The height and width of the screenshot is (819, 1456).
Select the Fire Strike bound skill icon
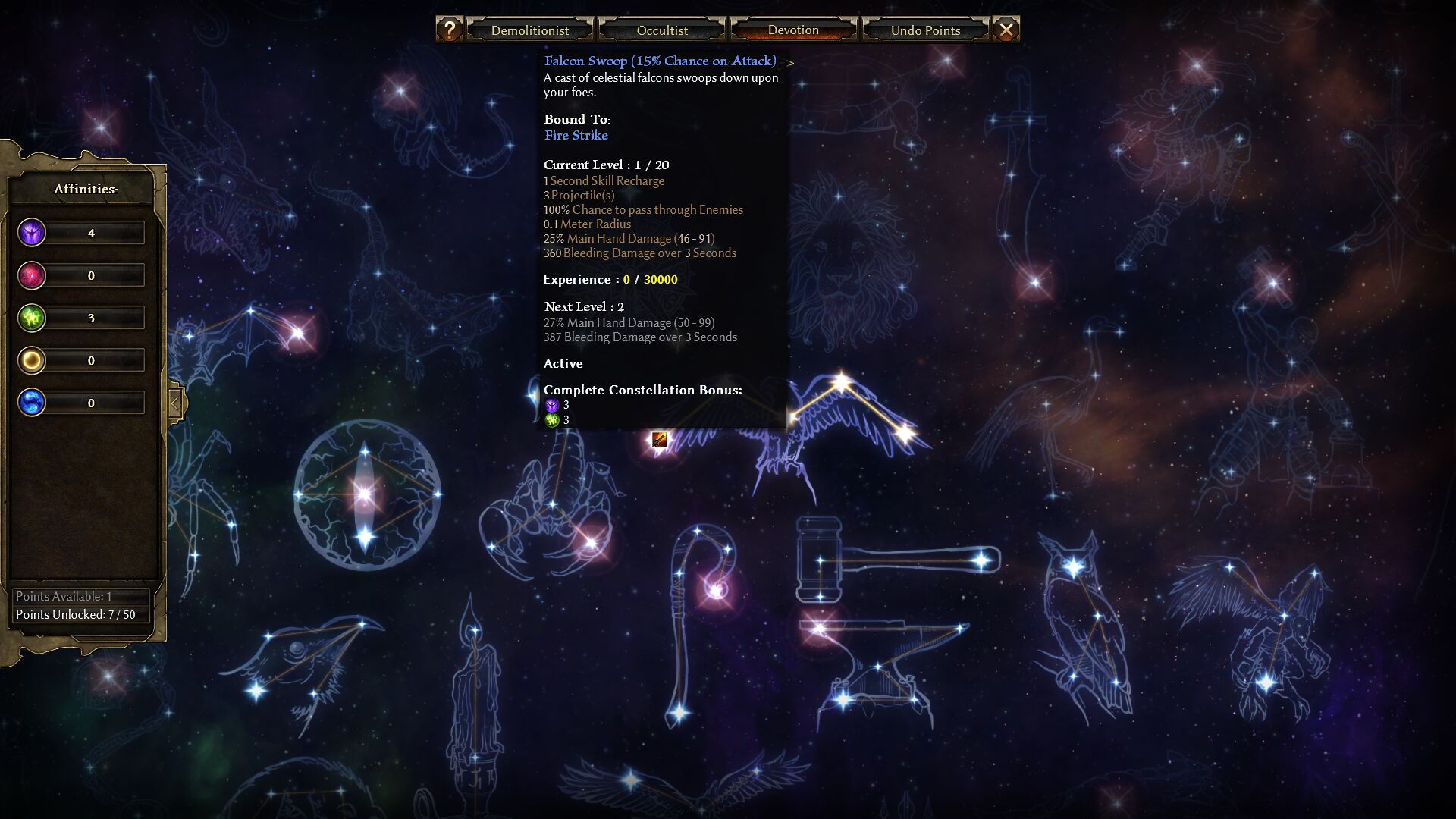[x=659, y=439]
